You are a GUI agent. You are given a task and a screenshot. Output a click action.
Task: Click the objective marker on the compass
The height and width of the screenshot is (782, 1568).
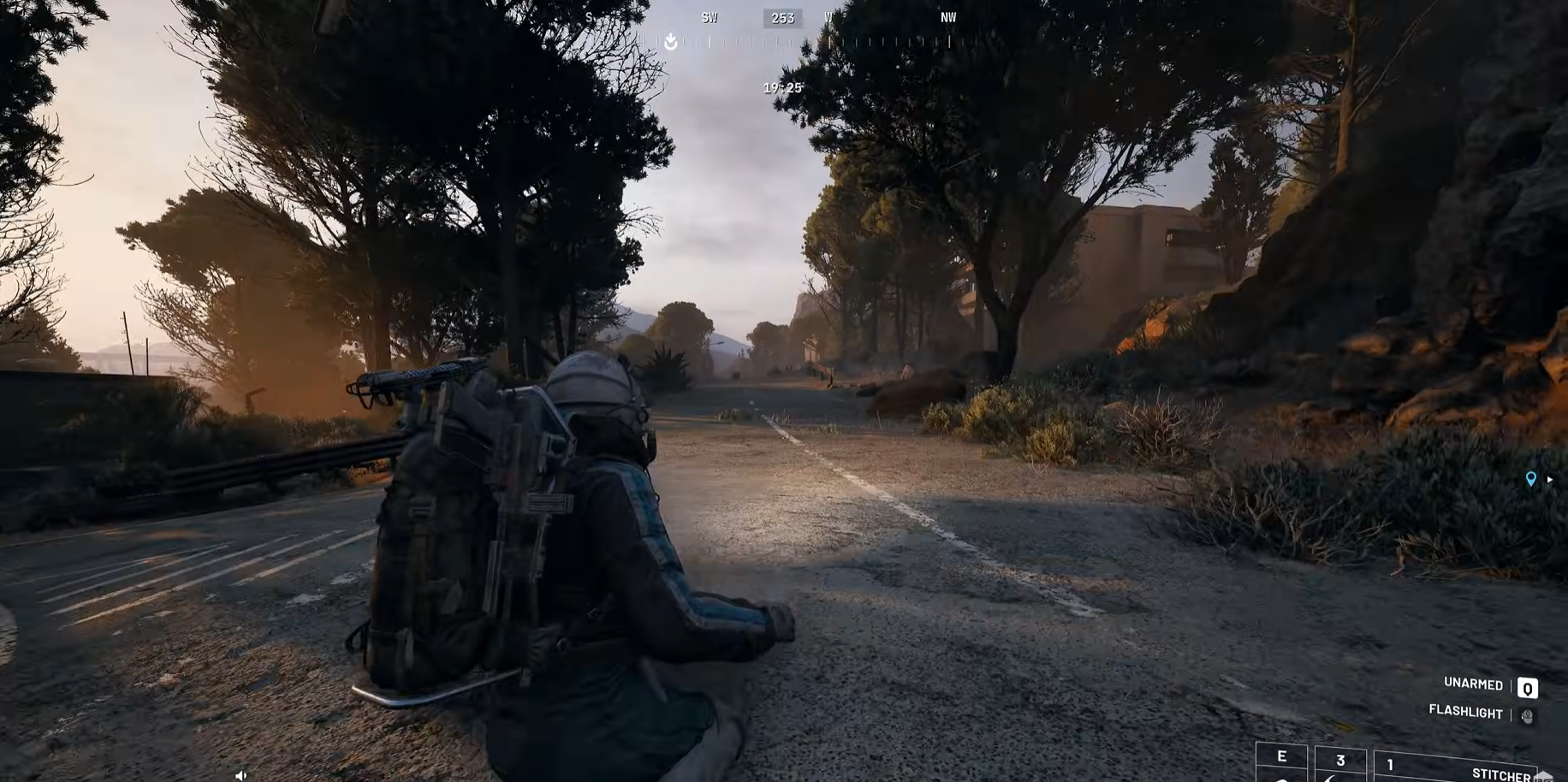[671, 40]
